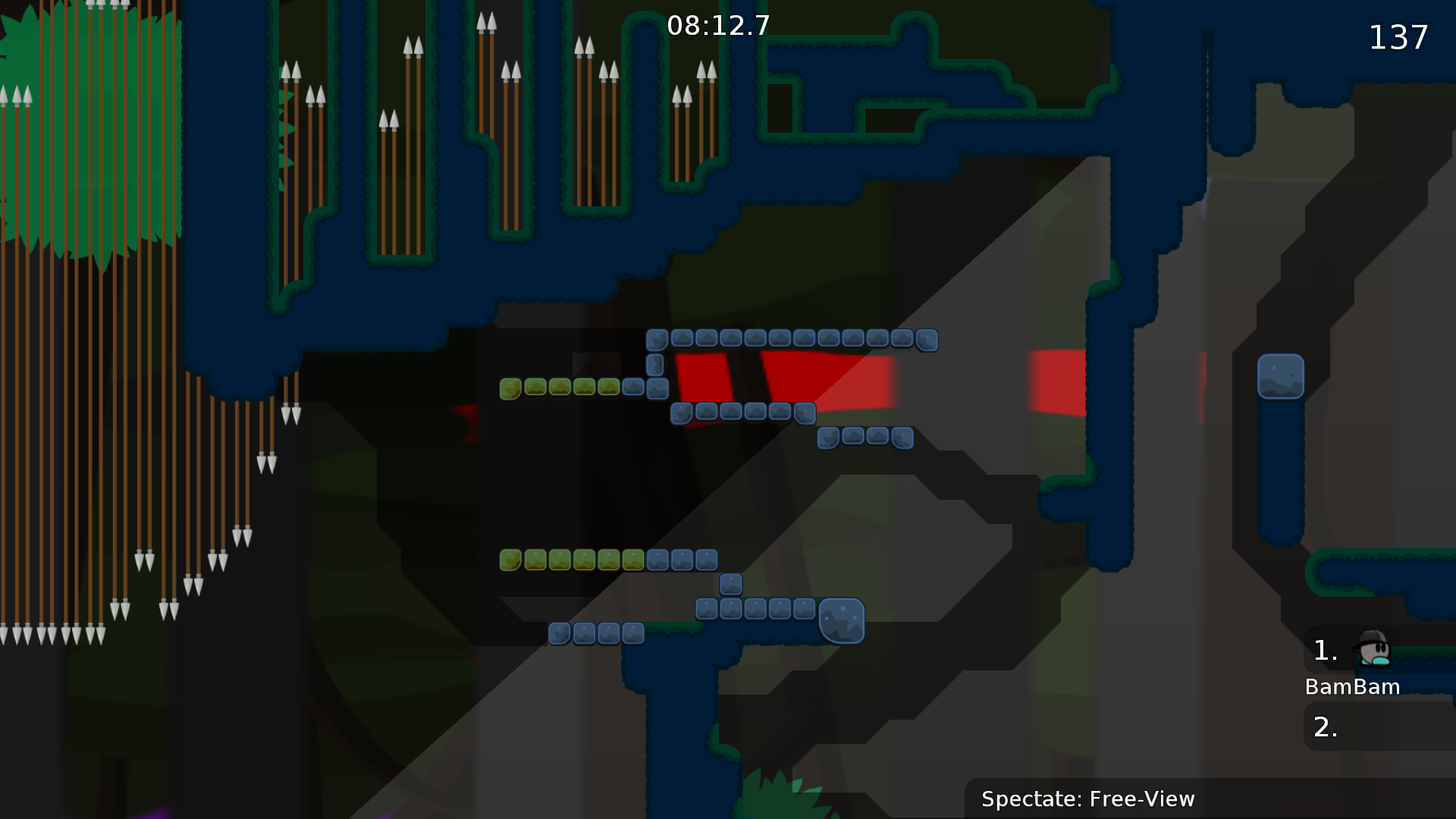Select the large blue block near the right edge
Viewport: 1456px width, 819px height.
[x=1280, y=376]
